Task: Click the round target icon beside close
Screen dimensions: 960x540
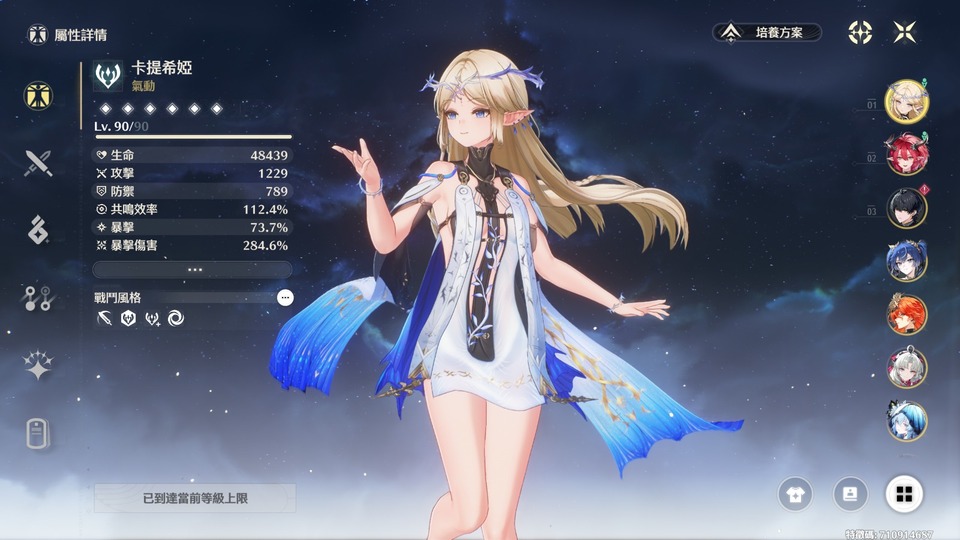Action: pos(860,33)
